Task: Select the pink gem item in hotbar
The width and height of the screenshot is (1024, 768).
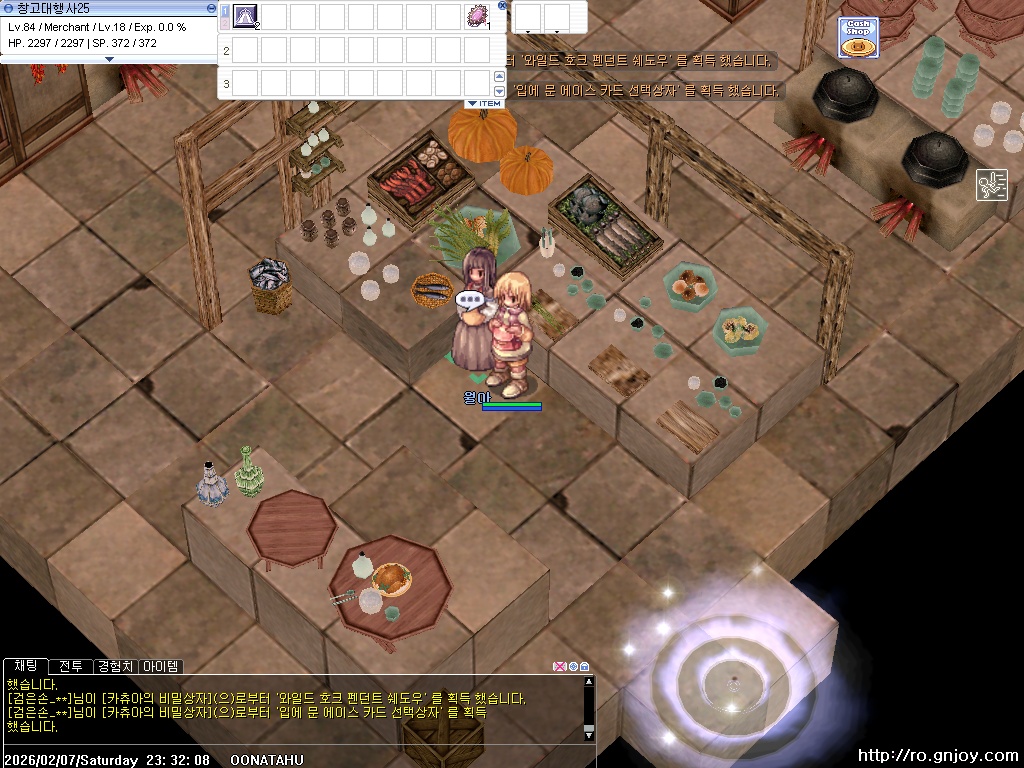Action: click(477, 16)
